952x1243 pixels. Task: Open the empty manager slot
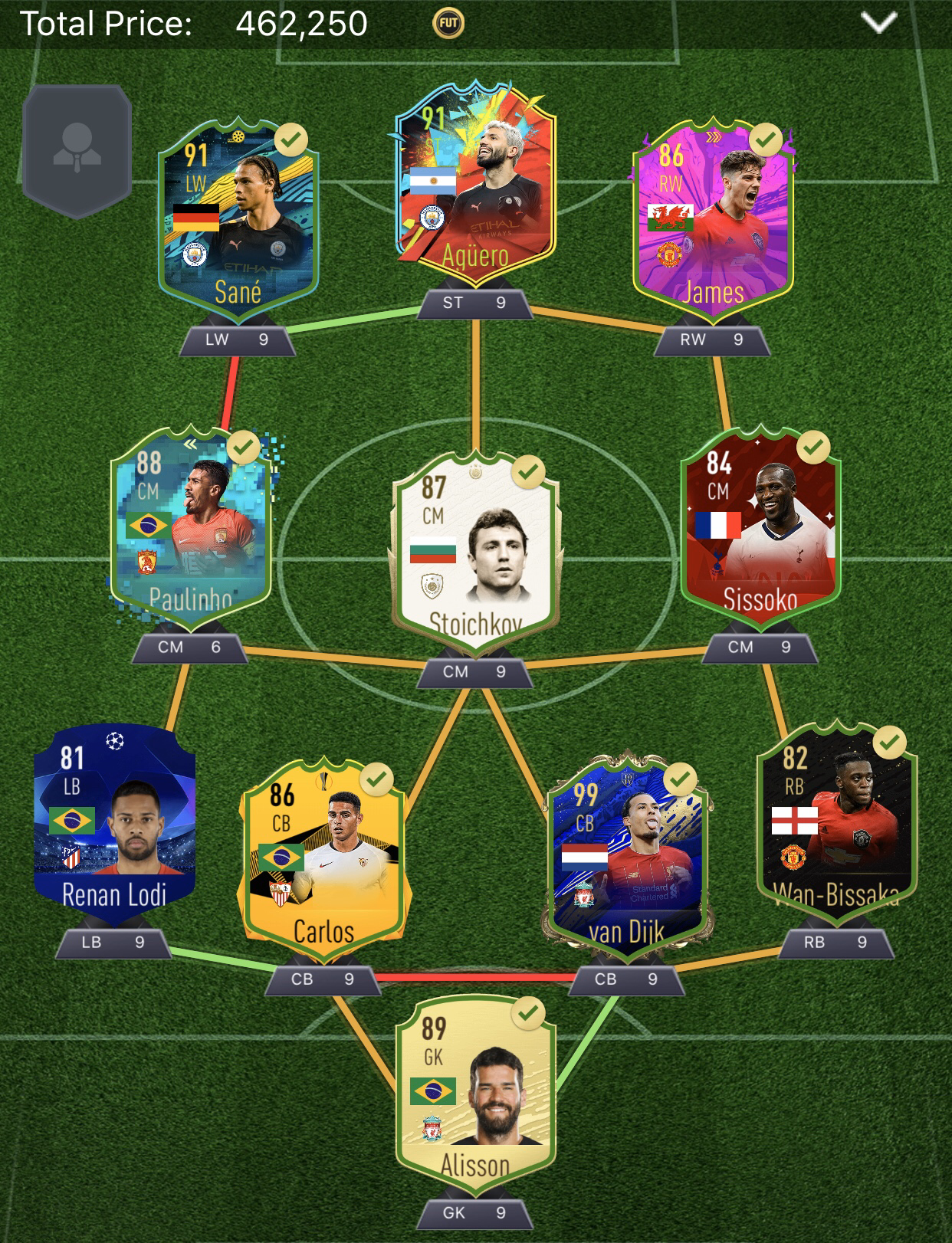(x=77, y=150)
